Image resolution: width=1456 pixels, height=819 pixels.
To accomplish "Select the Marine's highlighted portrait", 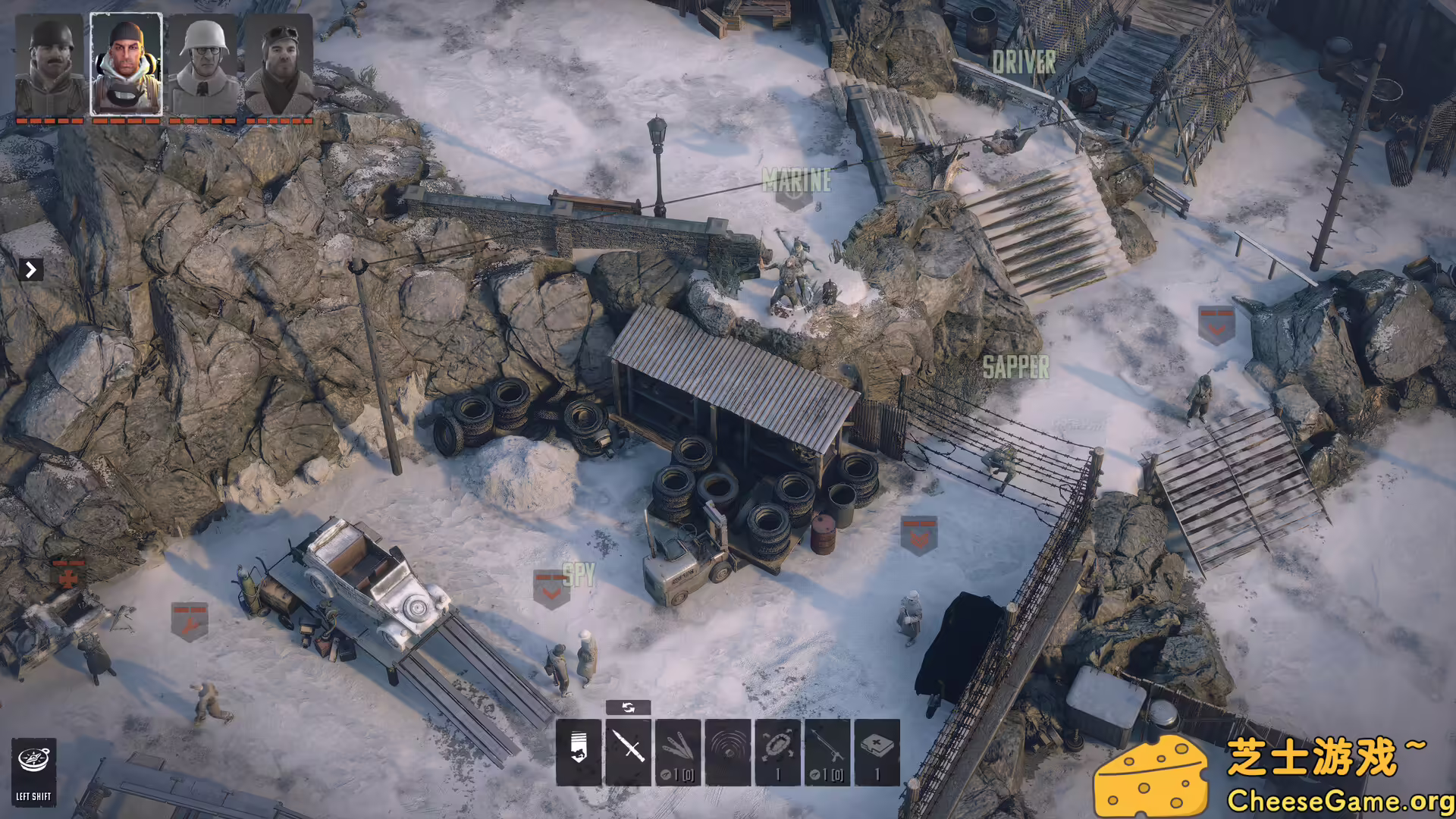I will coord(126,64).
